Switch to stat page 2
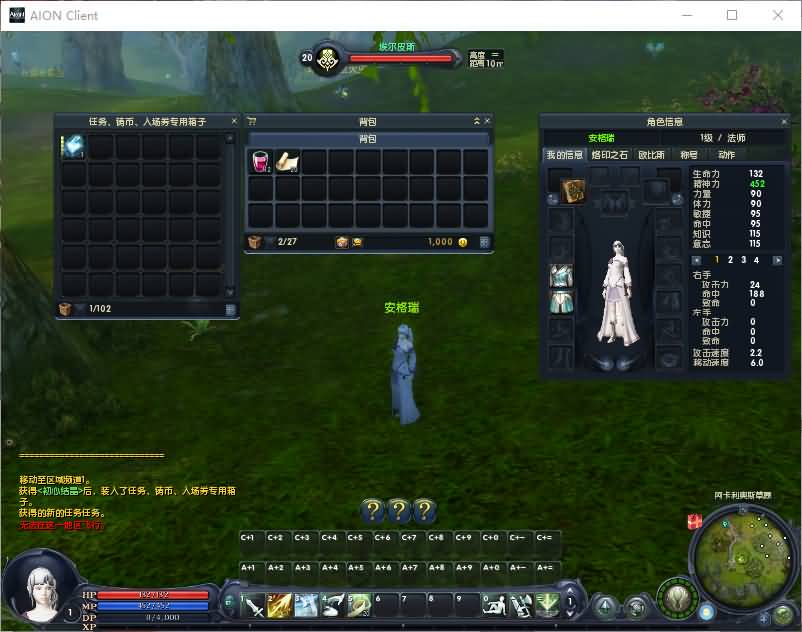This screenshot has width=802, height=632. (x=730, y=260)
